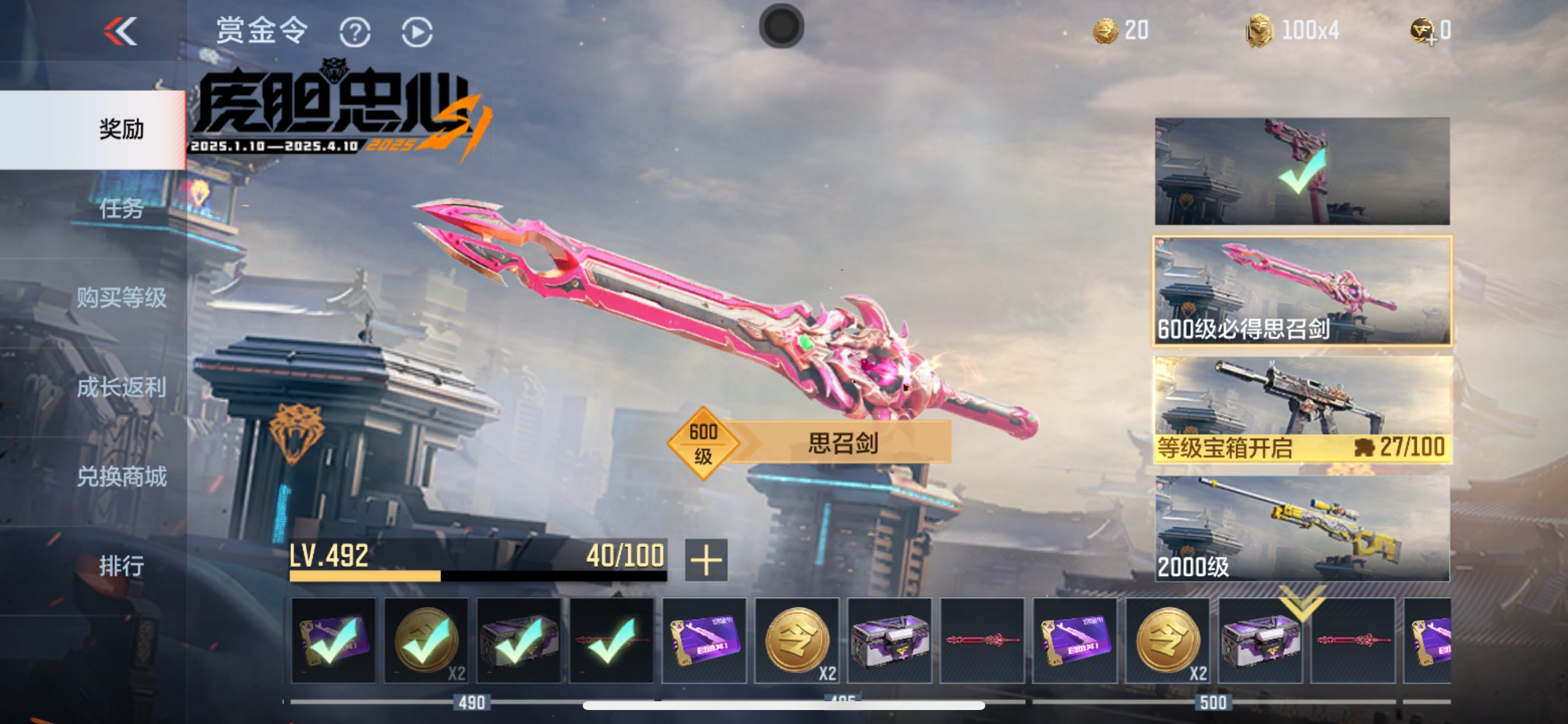
Task: Select the first claimed purple ticket reward
Action: point(333,641)
